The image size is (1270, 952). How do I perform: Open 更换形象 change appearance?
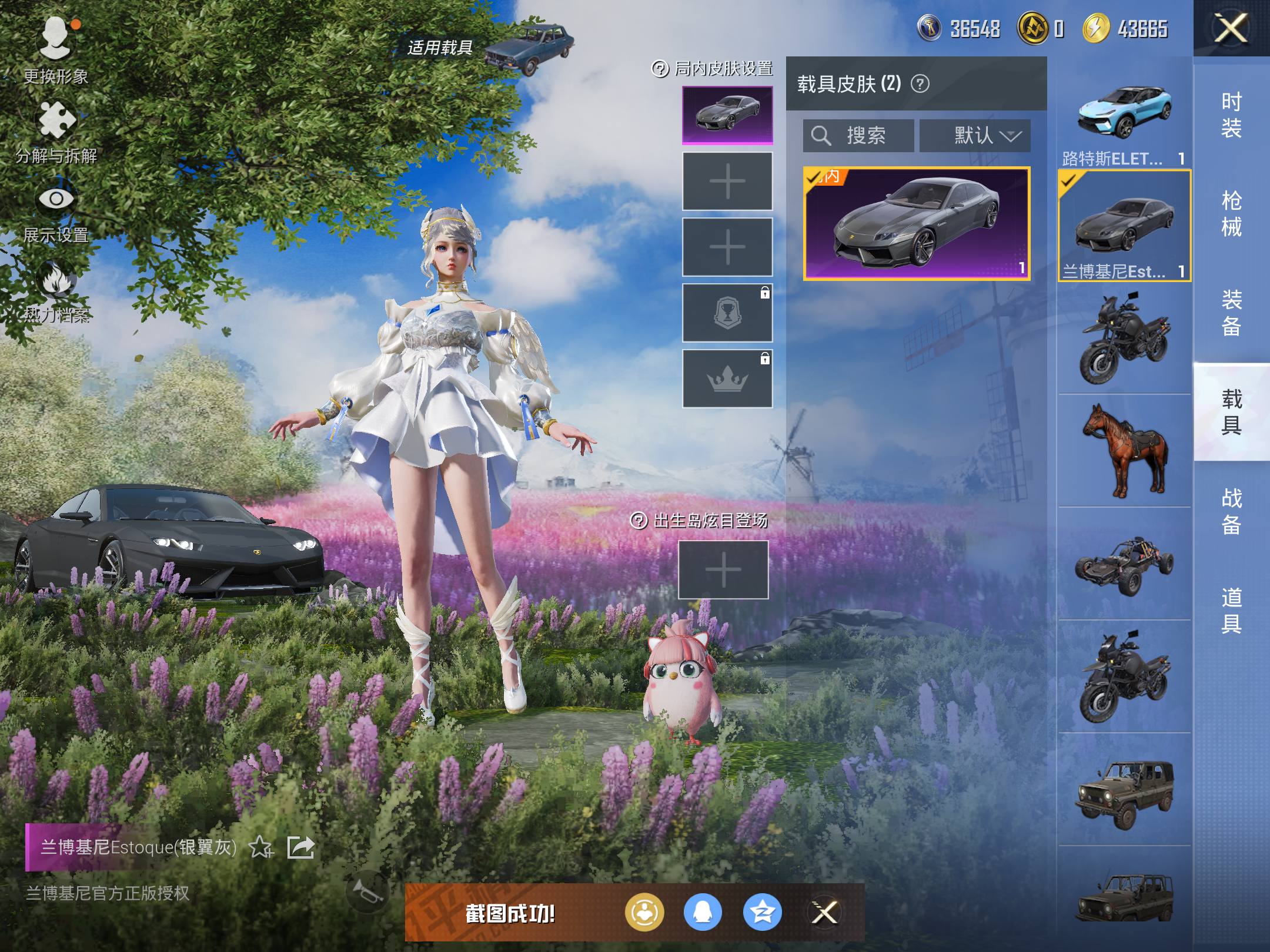click(56, 50)
